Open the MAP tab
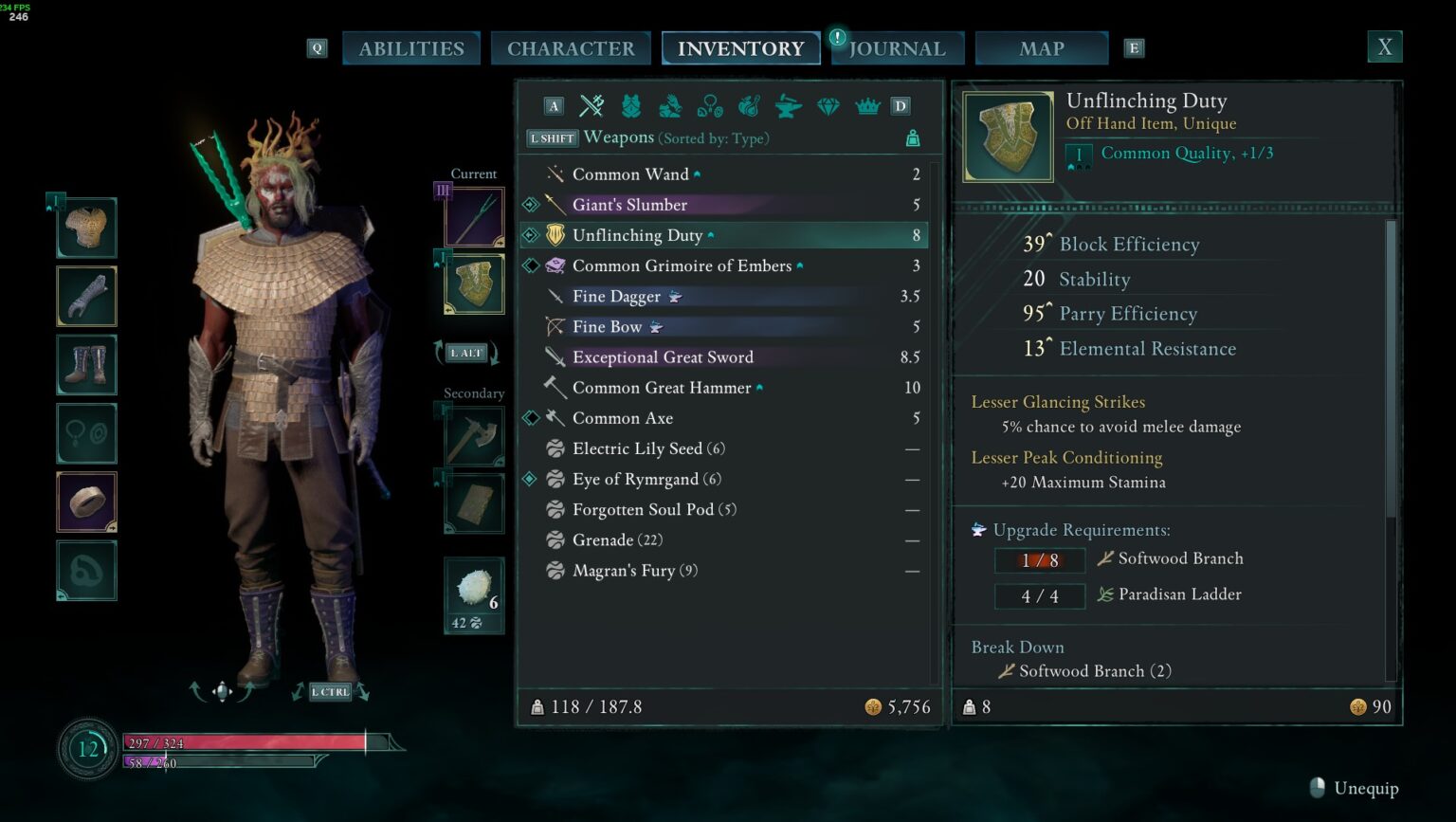Viewport: 1456px width, 822px height. click(1041, 47)
